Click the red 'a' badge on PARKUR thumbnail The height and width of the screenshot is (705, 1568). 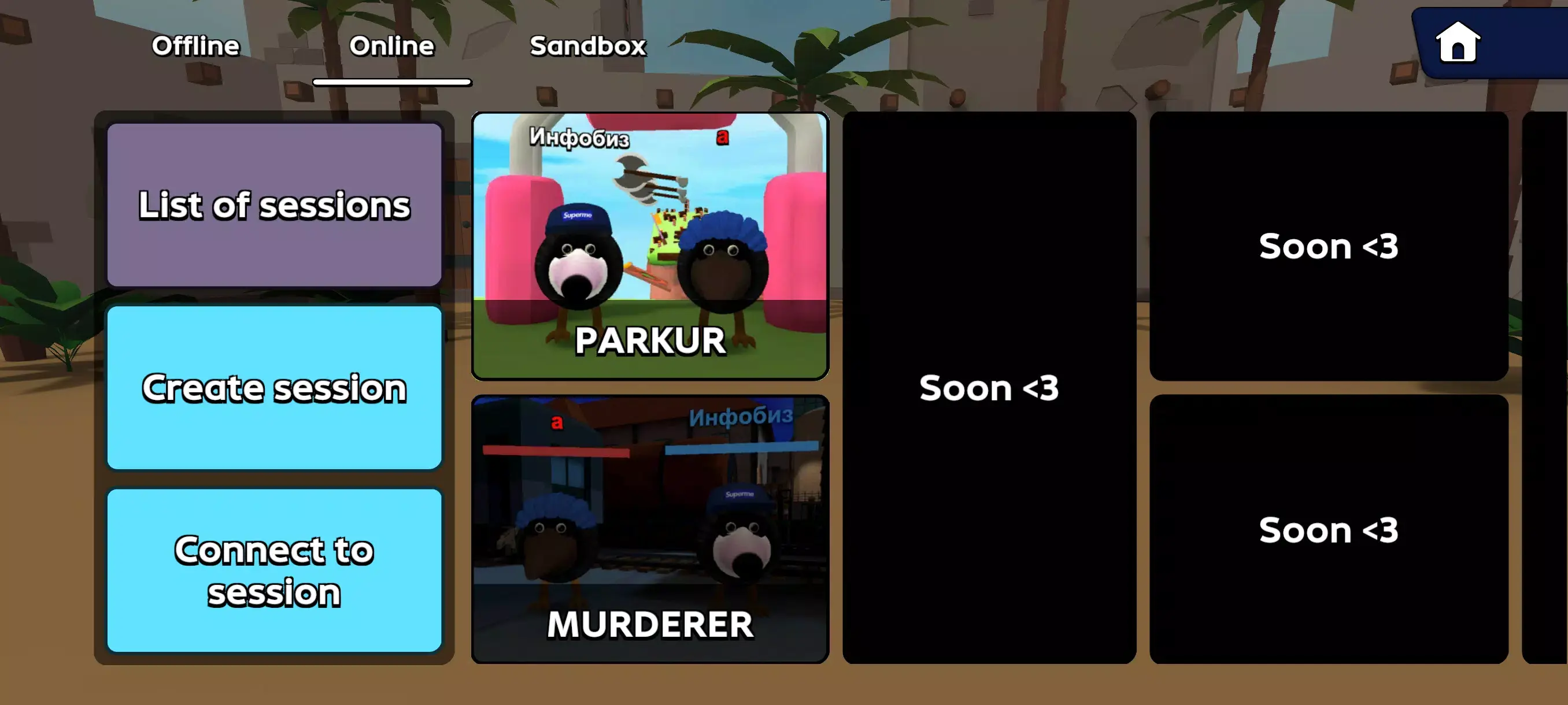723,139
